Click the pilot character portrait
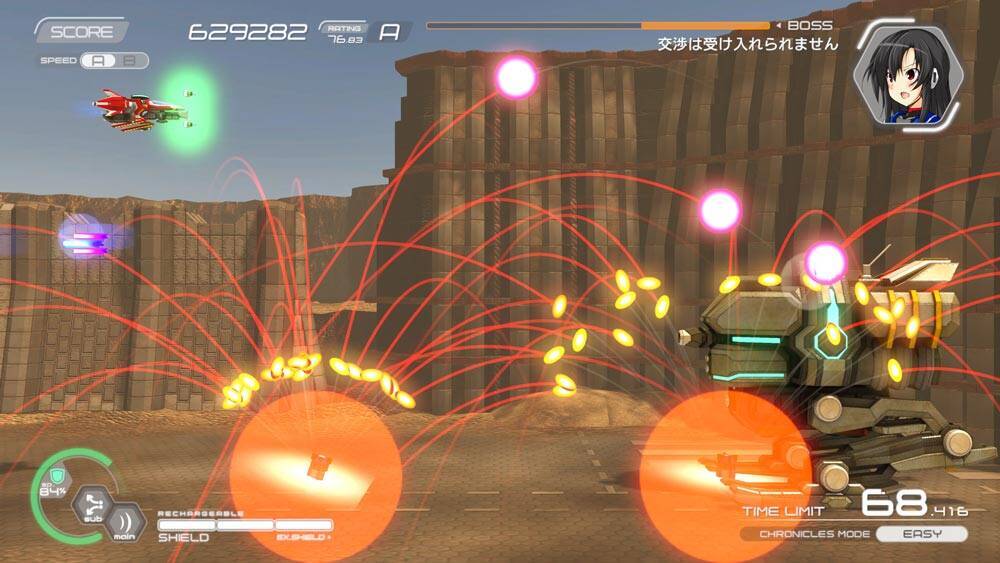This screenshot has height=563, width=1000. [908, 74]
